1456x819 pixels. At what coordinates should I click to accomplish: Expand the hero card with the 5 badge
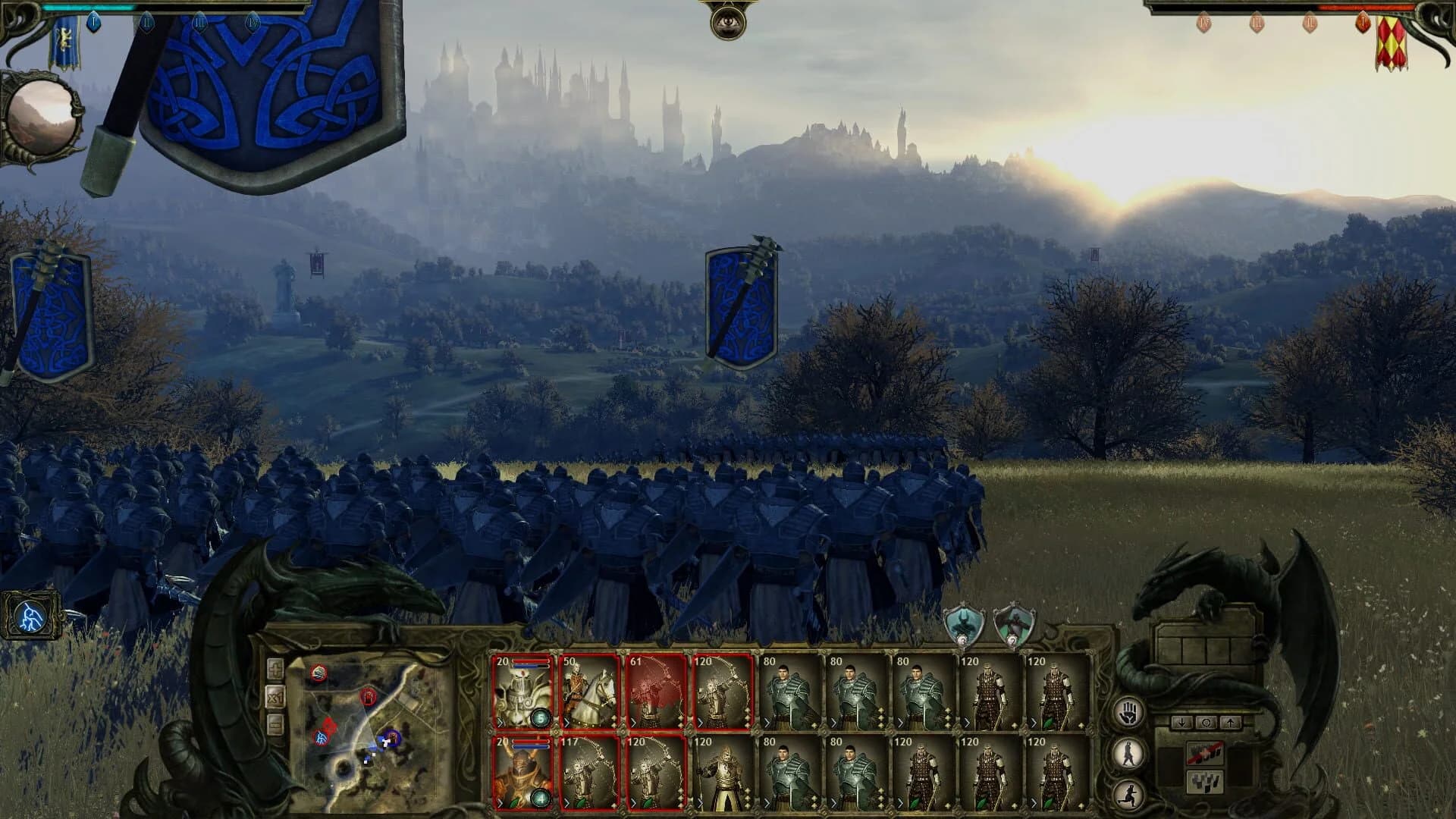(x=500, y=723)
